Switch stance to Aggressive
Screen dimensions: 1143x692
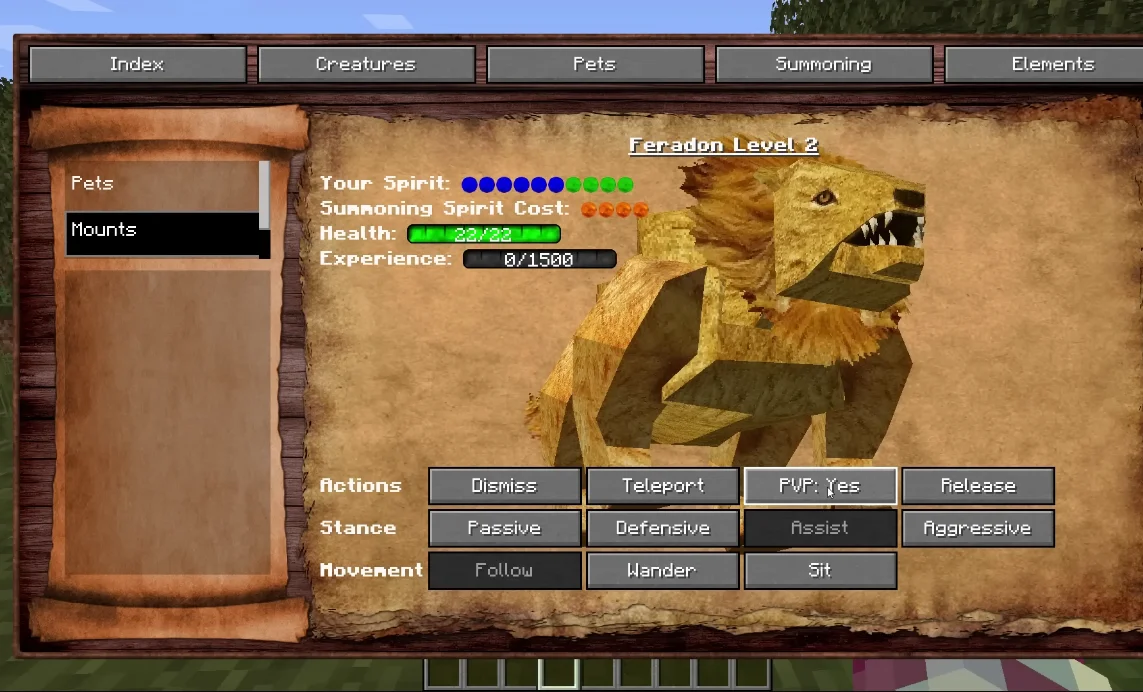coord(978,528)
